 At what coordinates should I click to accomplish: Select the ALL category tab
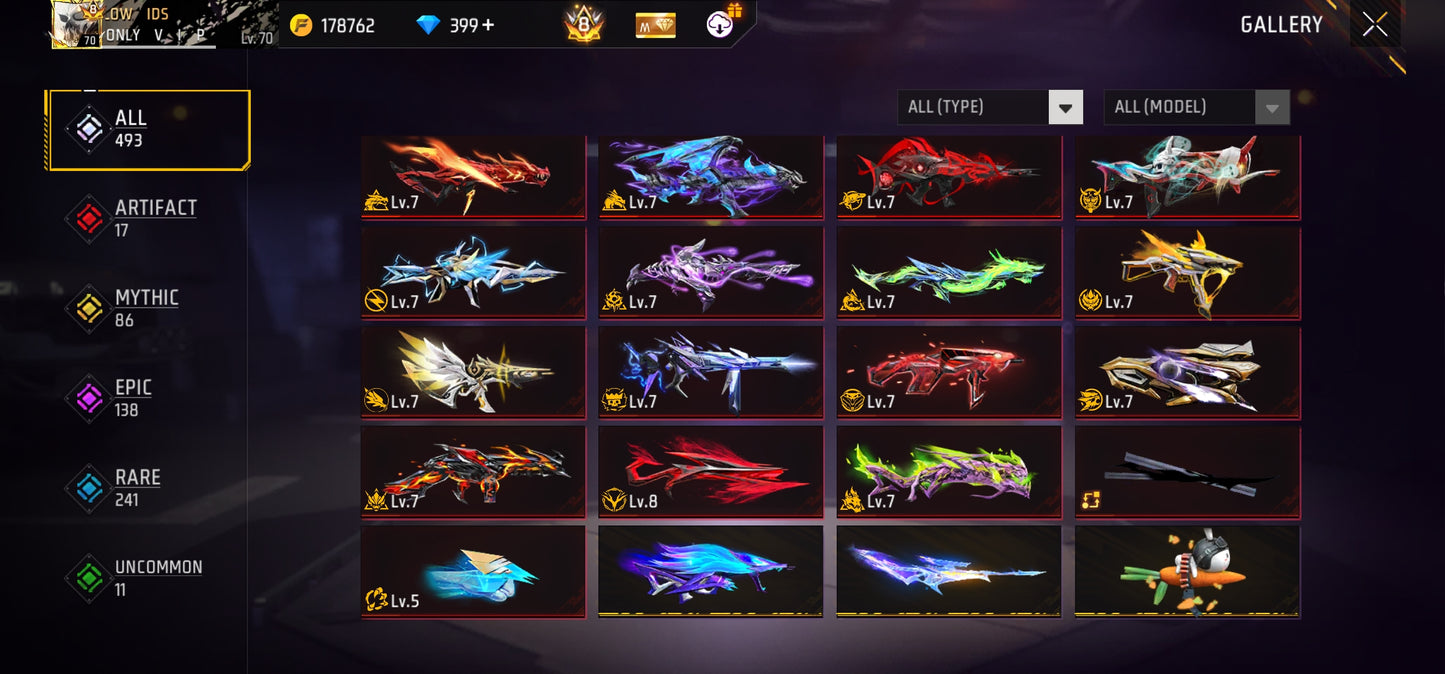click(148, 130)
